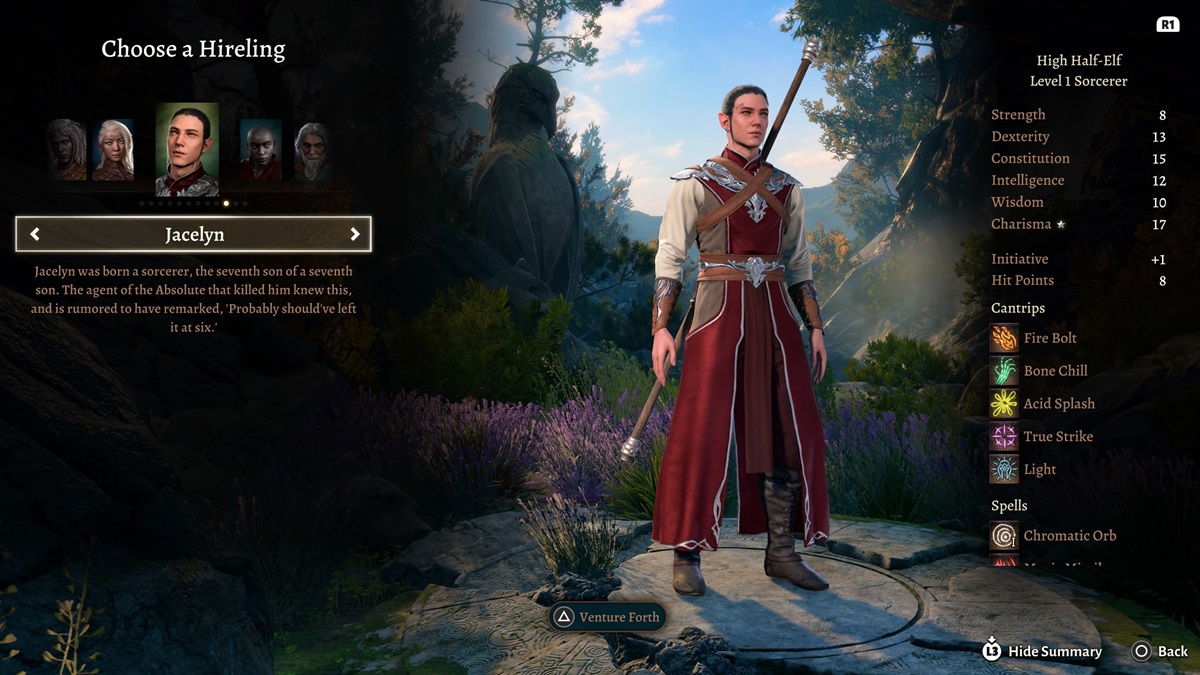Hide the Summary panel
1200x675 pixels.
[1045, 651]
